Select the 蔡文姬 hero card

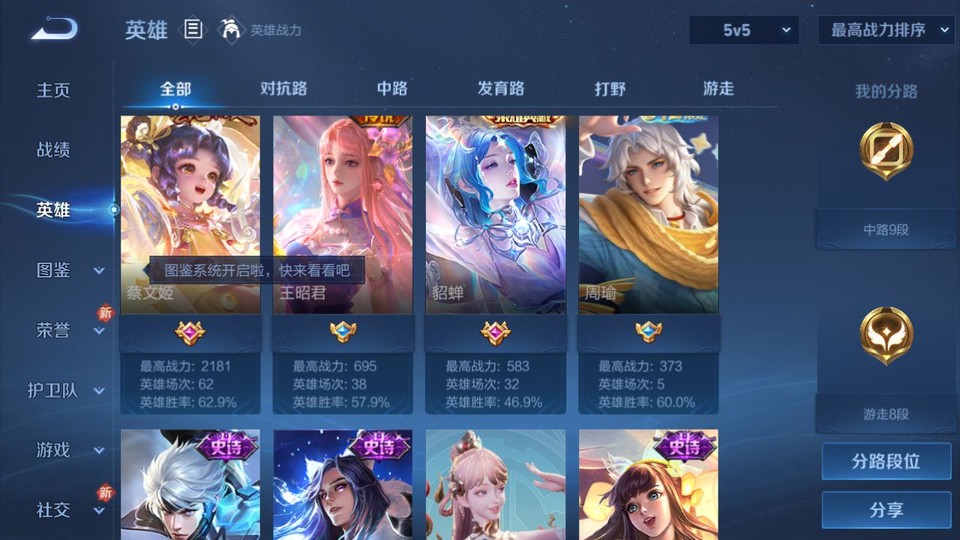tap(190, 215)
